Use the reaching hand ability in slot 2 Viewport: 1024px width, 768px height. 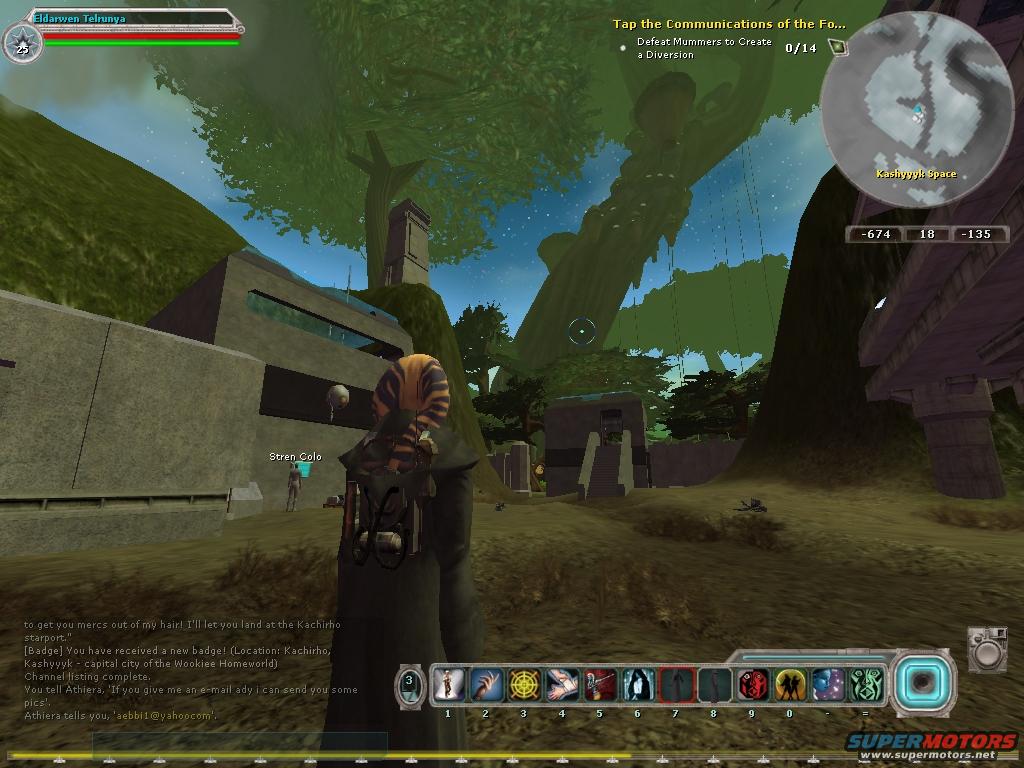[x=486, y=685]
